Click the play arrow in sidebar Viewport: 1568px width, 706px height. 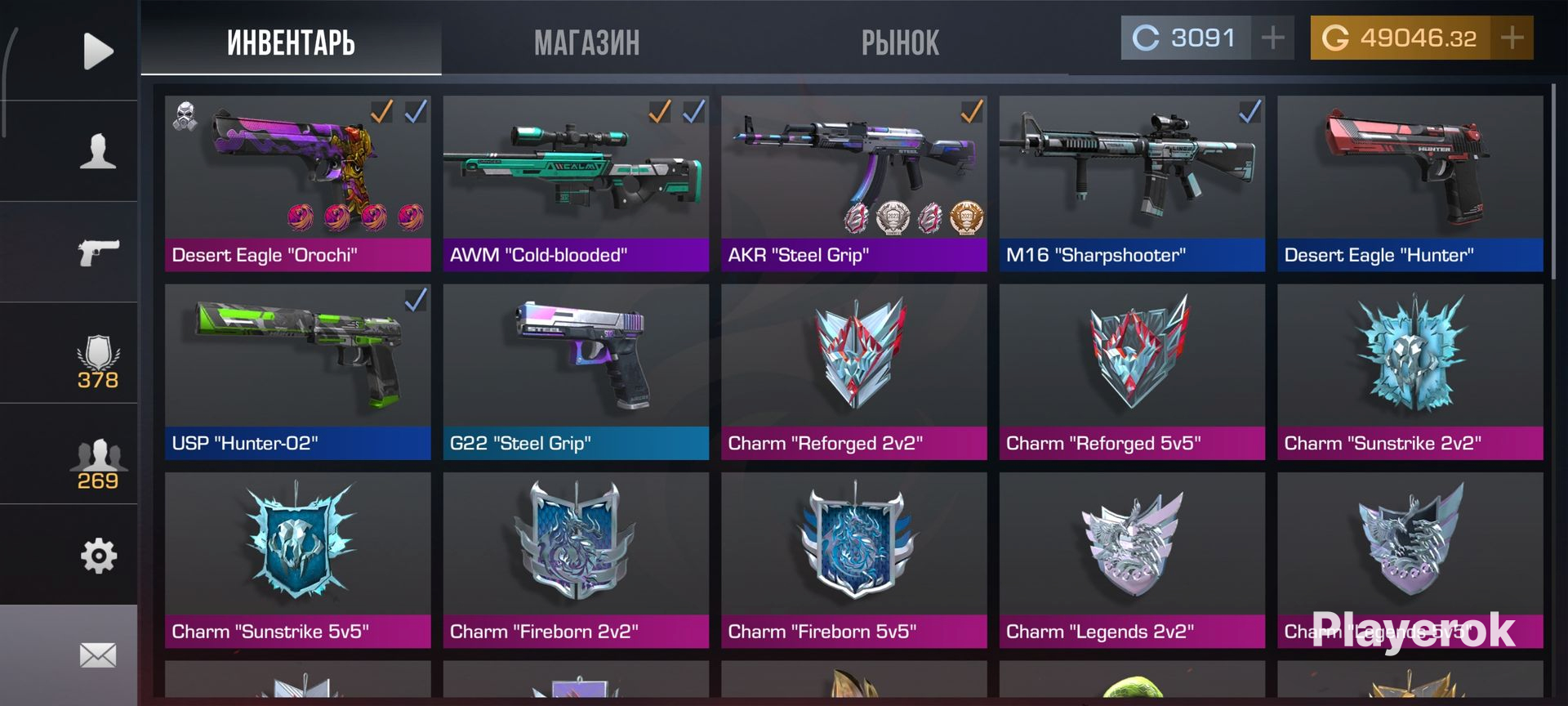(97, 51)
